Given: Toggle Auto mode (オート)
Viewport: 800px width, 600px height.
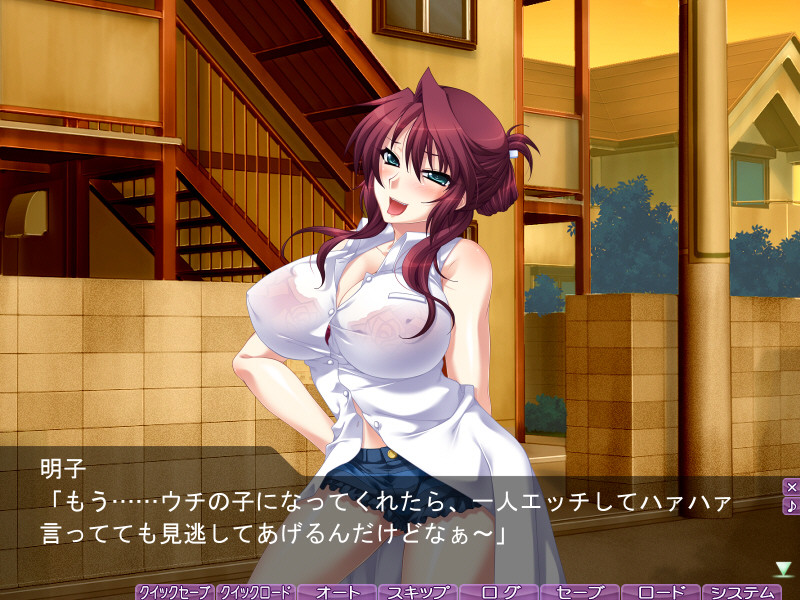Looking at the screenshot, I should (337, 592).
